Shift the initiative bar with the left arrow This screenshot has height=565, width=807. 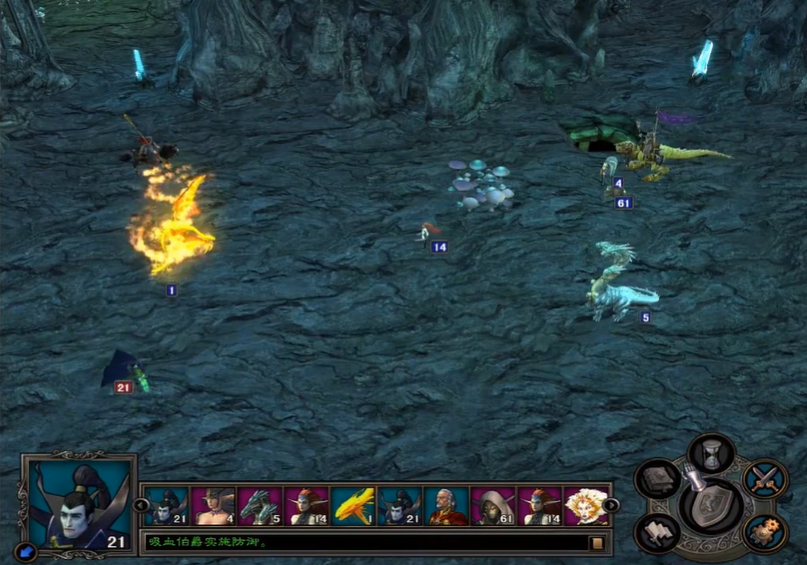[x=141, y=506]
